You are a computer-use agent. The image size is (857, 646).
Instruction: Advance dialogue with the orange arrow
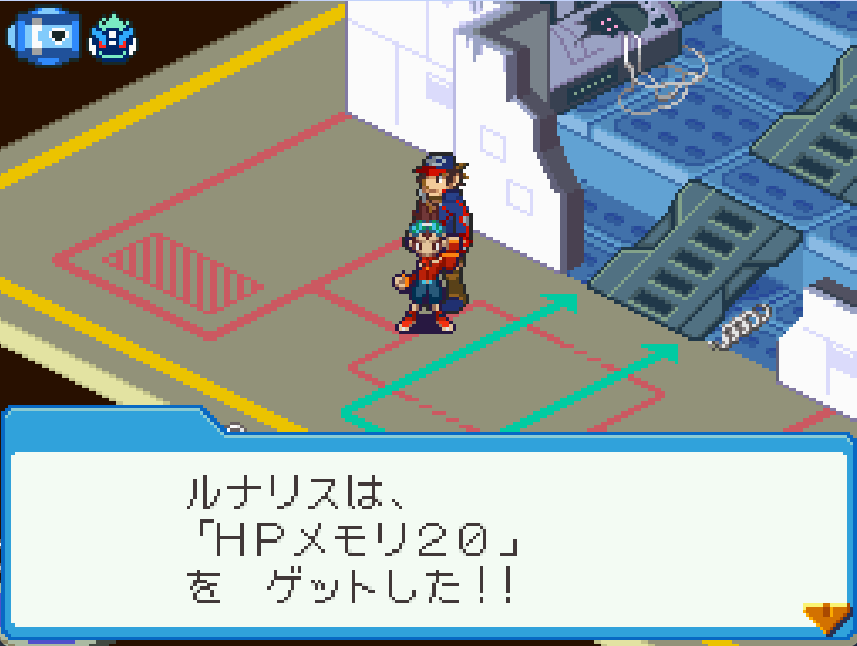click(826, 618)
